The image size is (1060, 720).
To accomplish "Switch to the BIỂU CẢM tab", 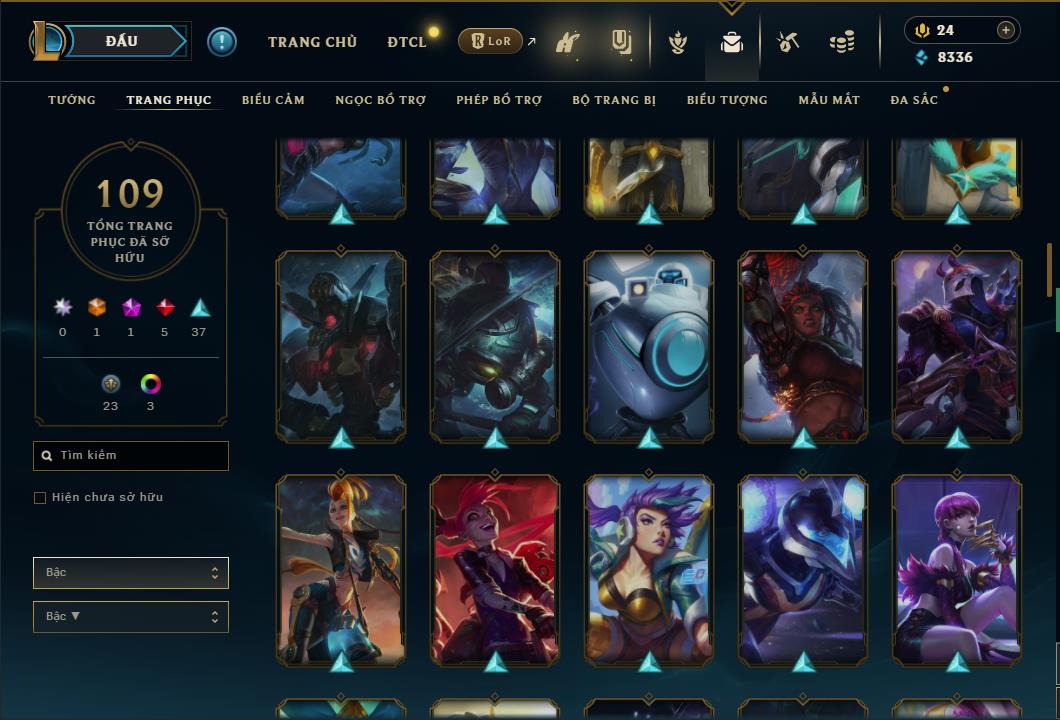I will 273,100.
